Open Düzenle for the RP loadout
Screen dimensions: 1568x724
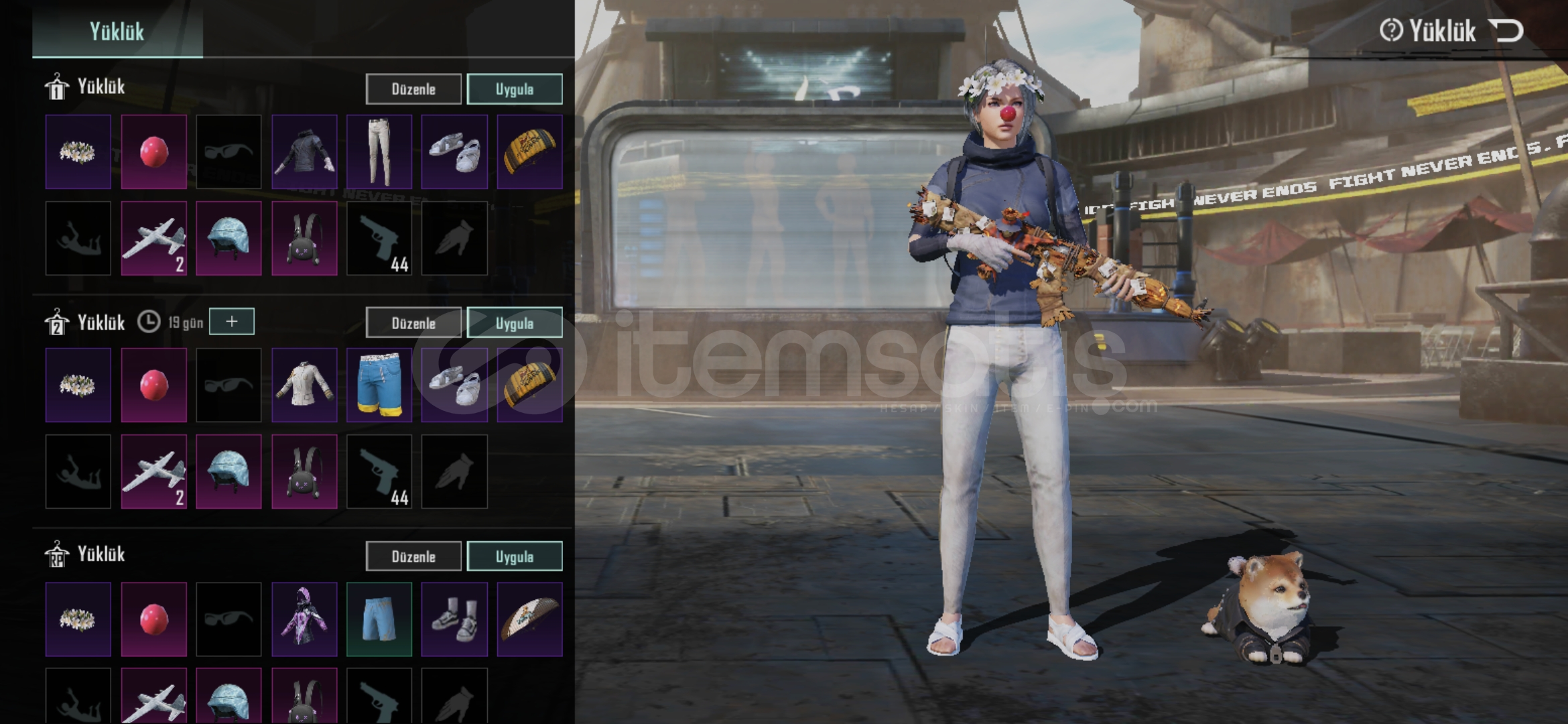point(413,556)
